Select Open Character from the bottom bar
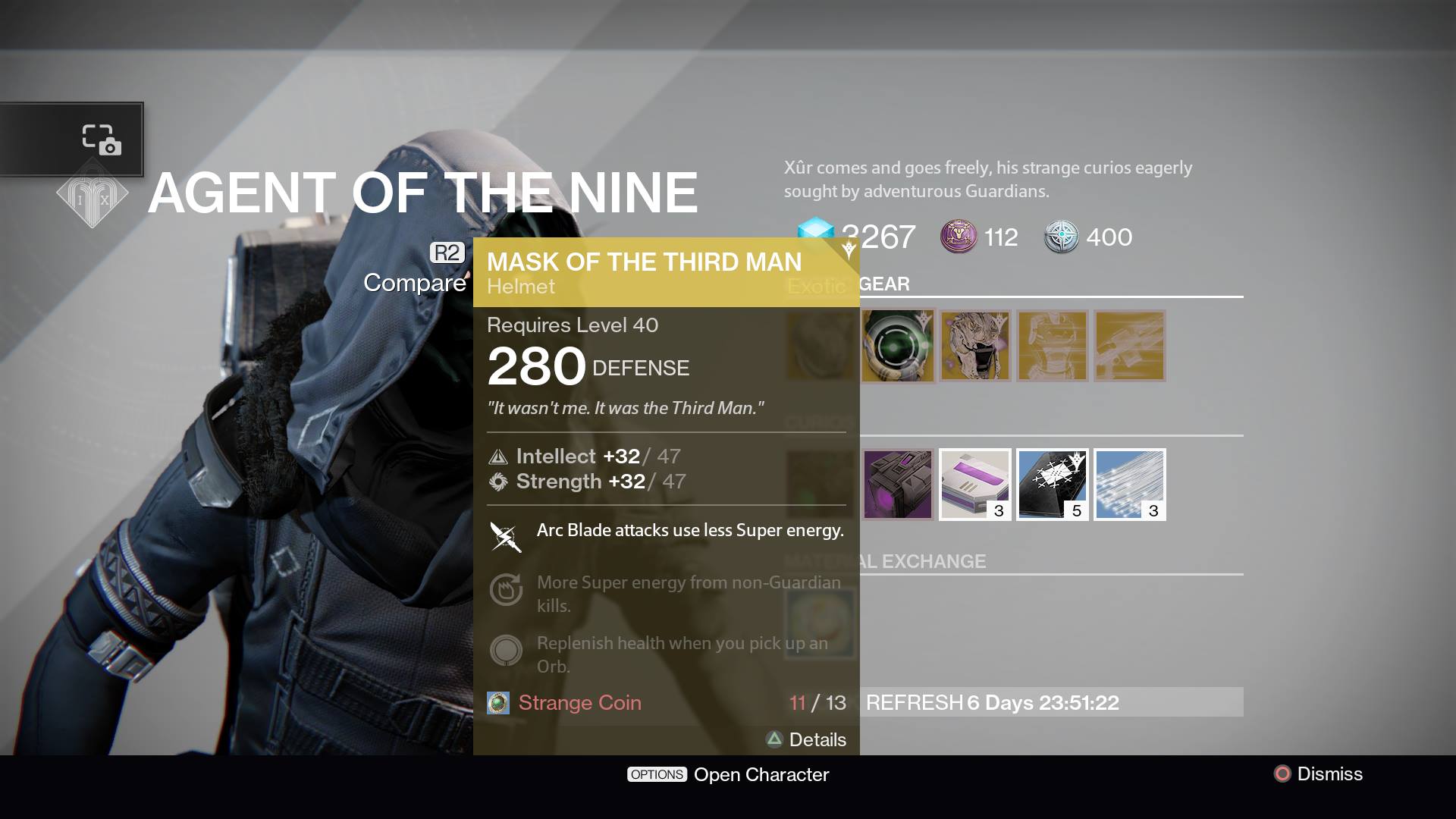Viewport: 1456px width, 819px height. pyautogui.click(x=730, y=774)
